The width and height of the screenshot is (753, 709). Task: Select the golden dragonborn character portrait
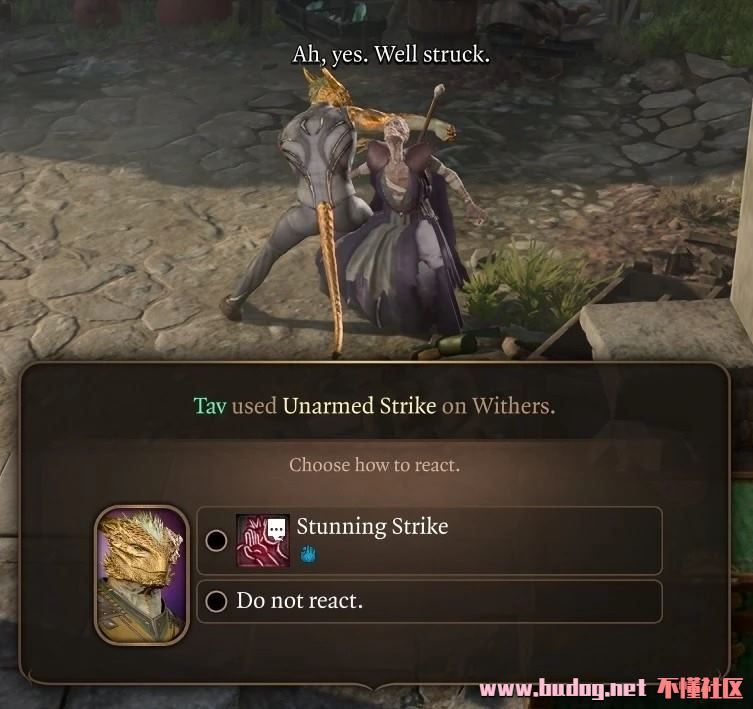[141, 574]
